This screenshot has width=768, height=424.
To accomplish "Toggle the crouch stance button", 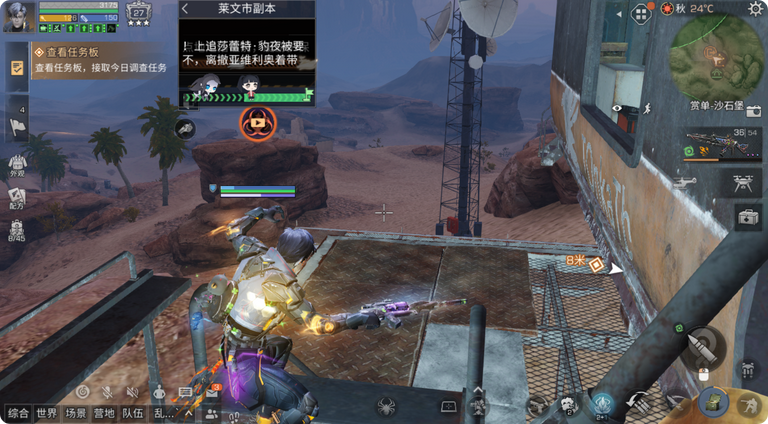I will click(746, 405).
